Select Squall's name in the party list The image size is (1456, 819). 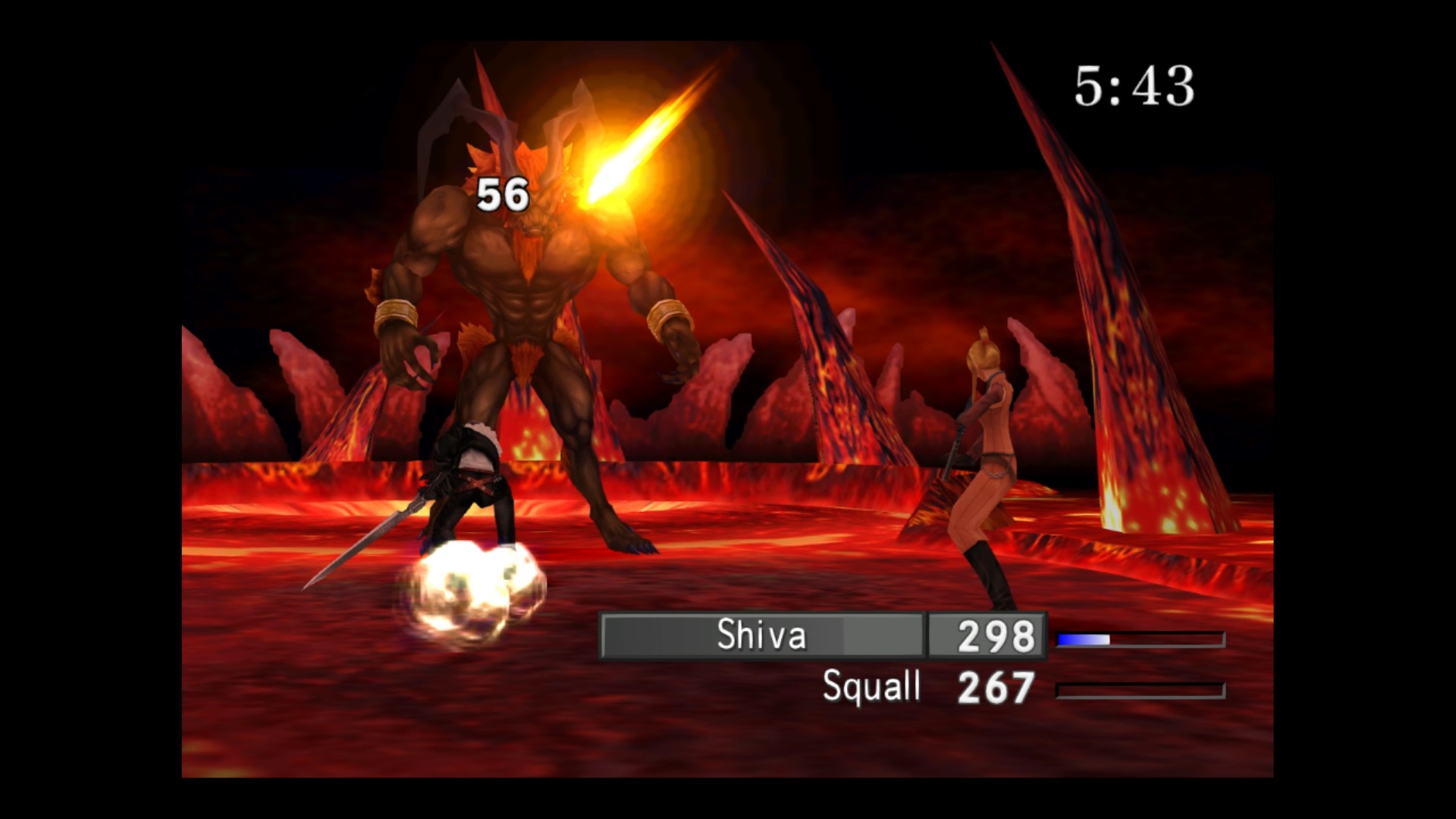point(871,687)
